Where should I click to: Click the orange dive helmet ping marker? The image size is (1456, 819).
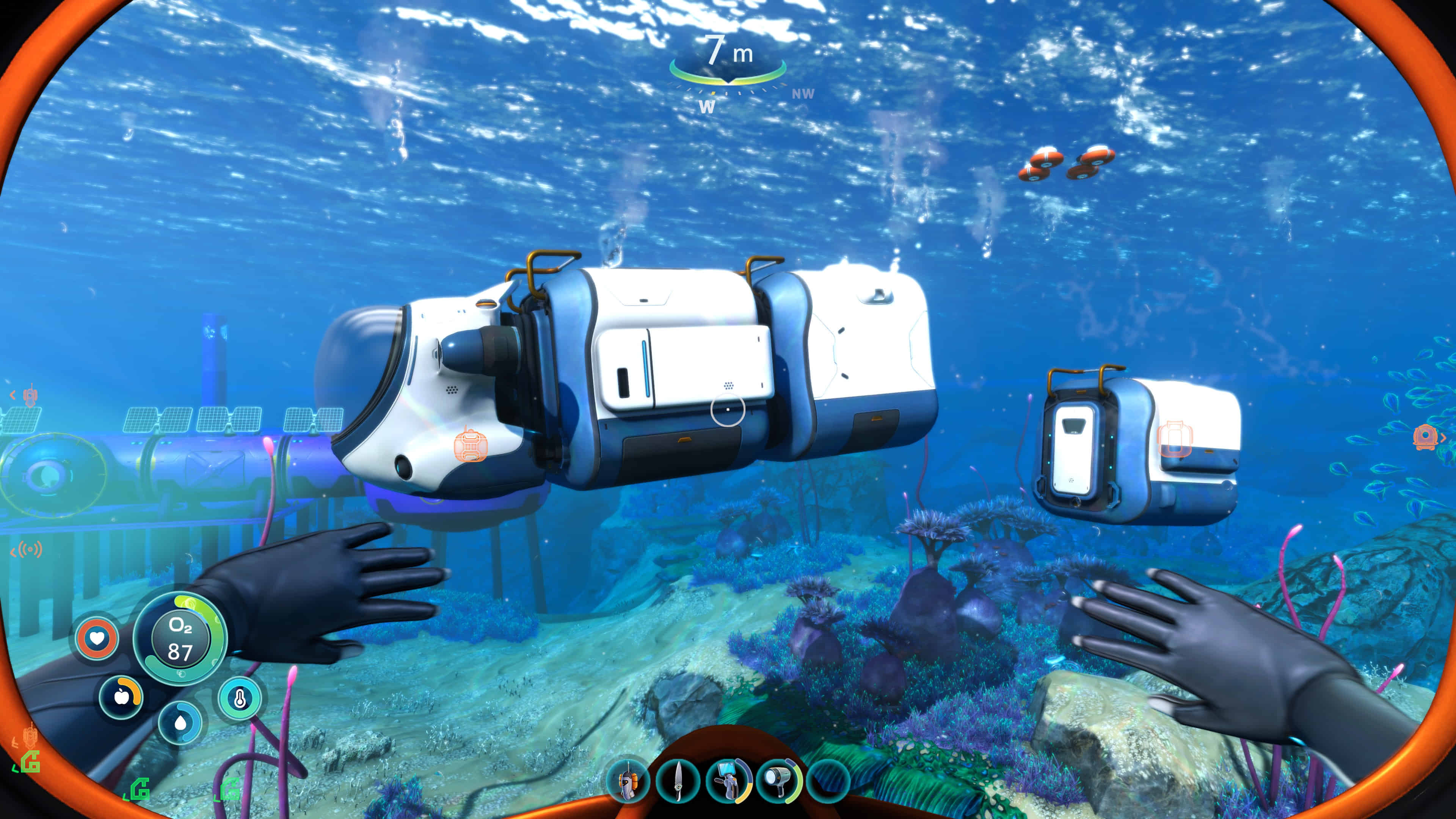(1425, 437)
